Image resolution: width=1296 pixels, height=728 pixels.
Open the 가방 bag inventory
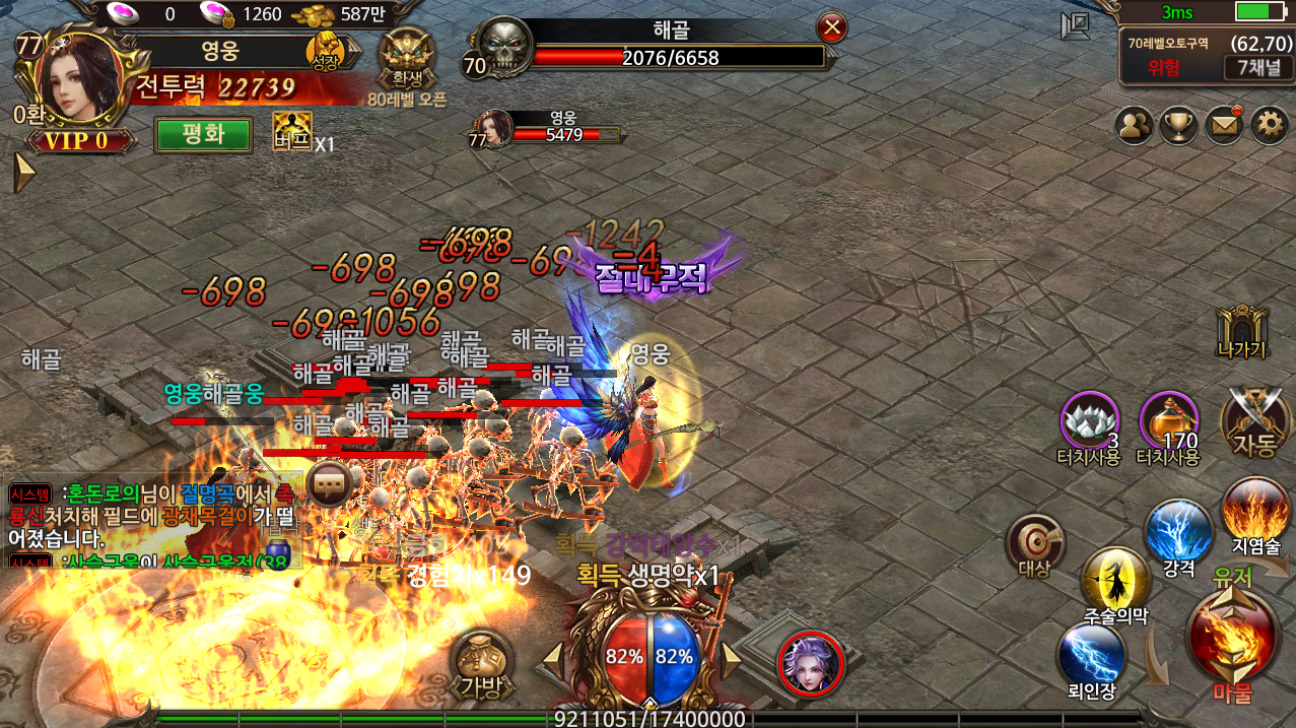pyautogui.click(x=481, y=660)
